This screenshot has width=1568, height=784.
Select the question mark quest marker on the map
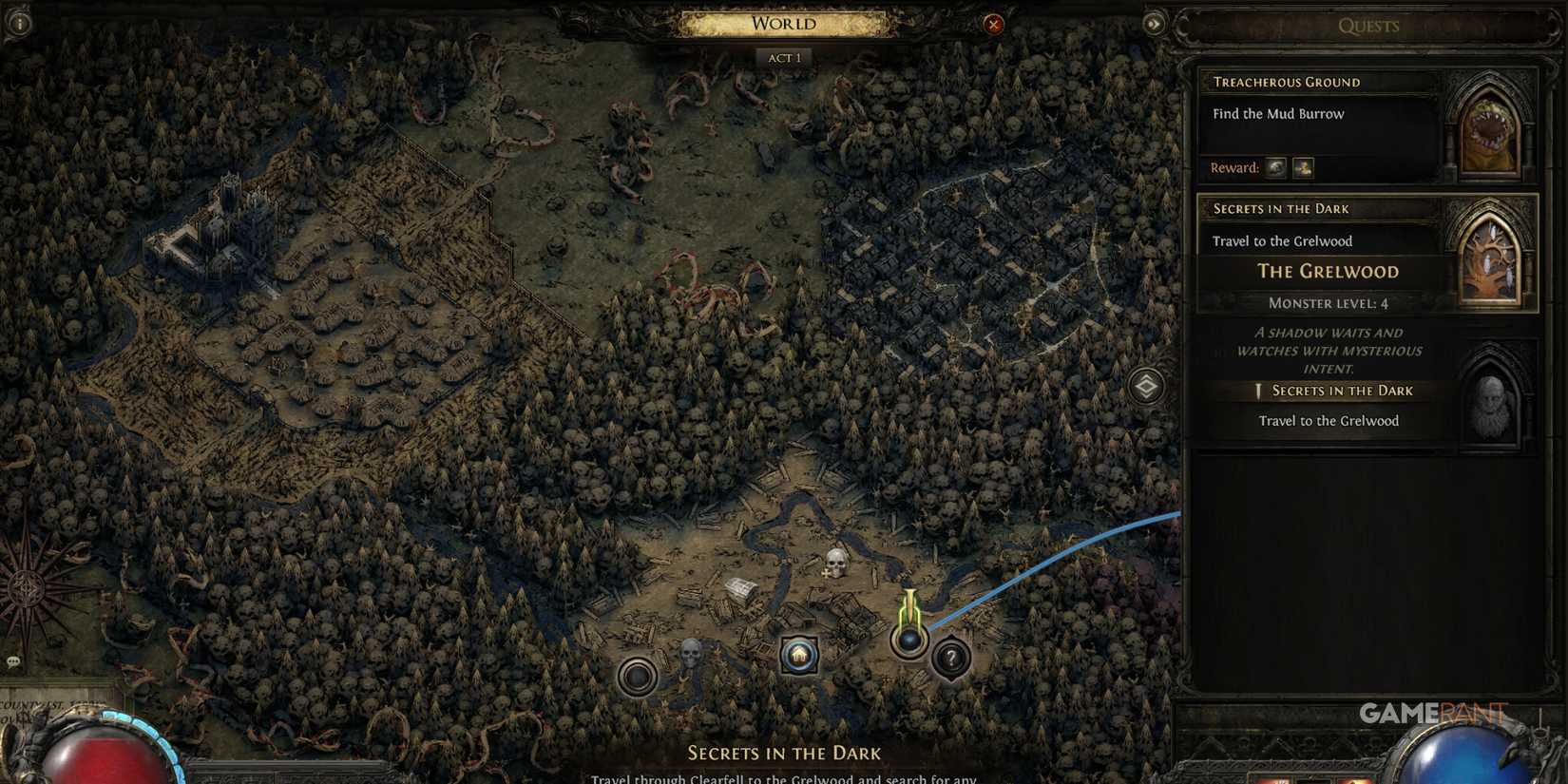[949, 656]
